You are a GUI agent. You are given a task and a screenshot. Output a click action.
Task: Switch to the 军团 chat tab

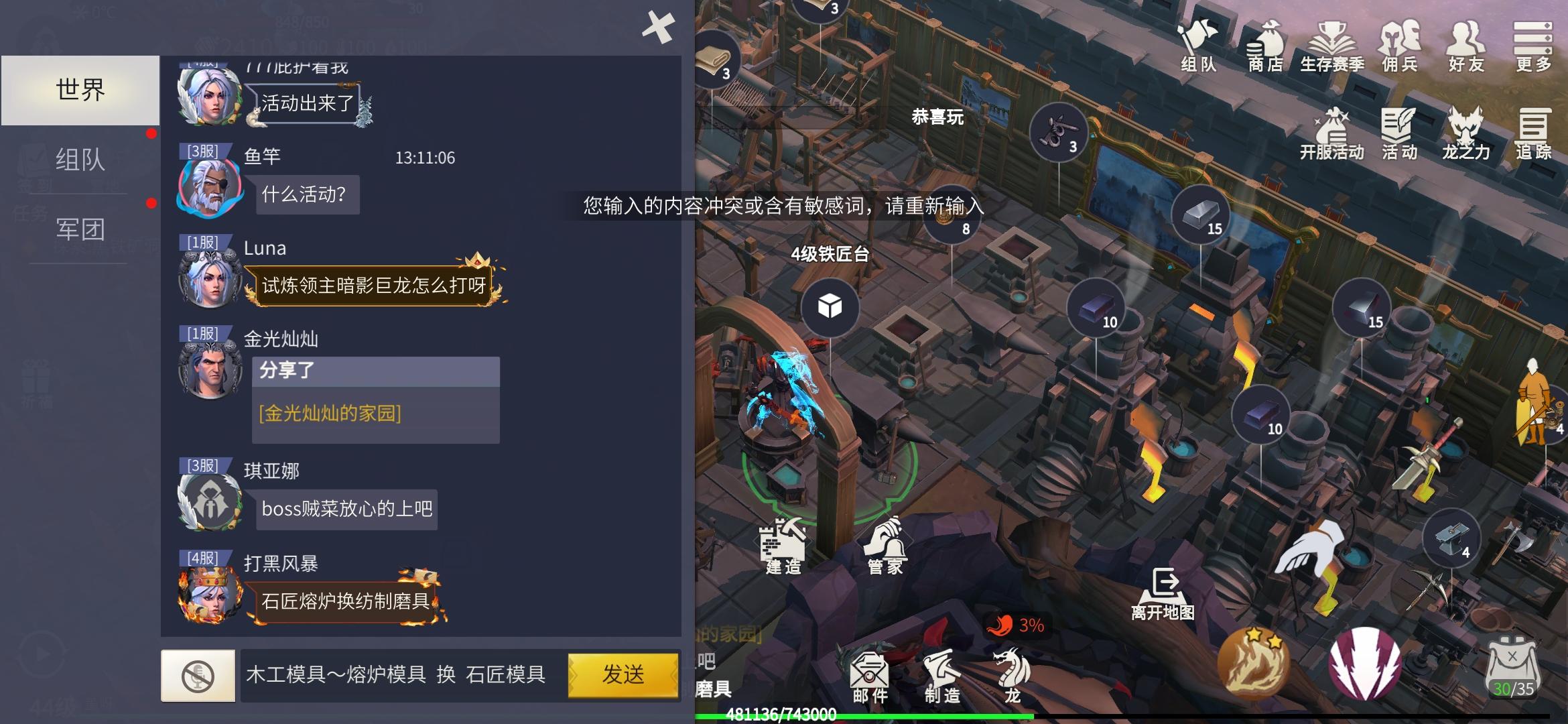80,229
